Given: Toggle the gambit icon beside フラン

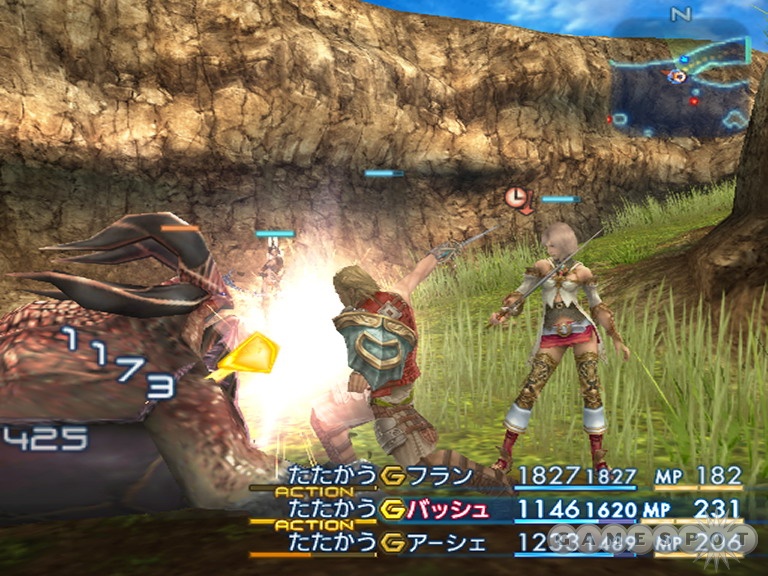Looking at the screenshot, I should tap(391, 476).
